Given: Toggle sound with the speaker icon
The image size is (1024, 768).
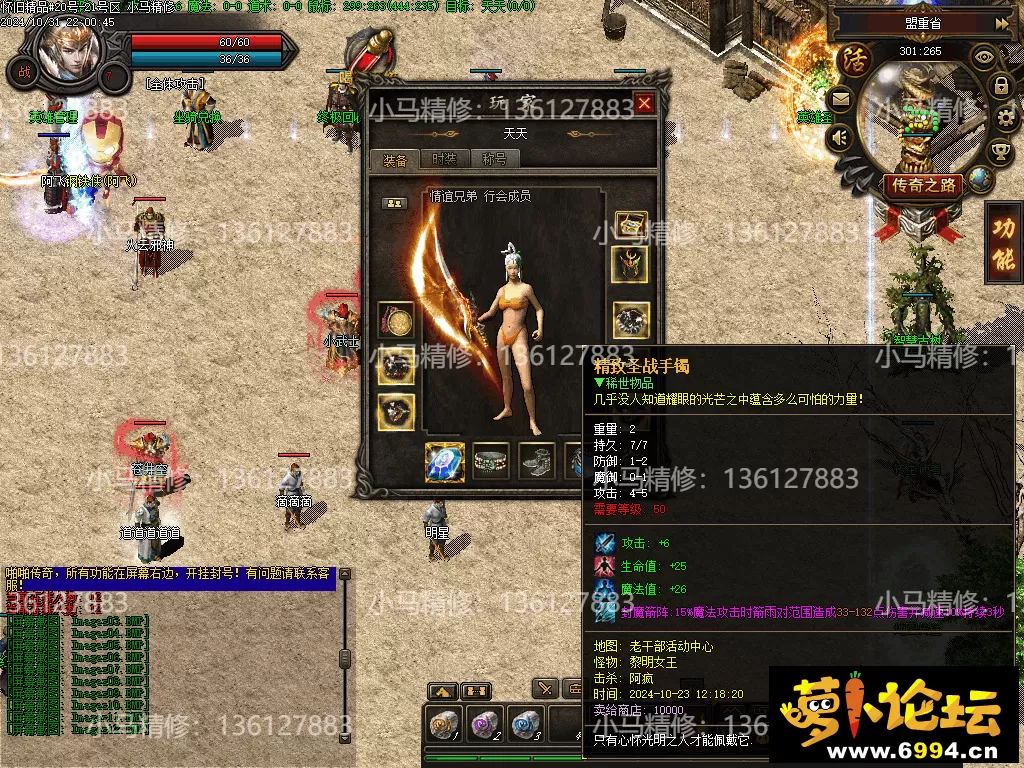Looking at the screenshot, I should pos(840,136).
